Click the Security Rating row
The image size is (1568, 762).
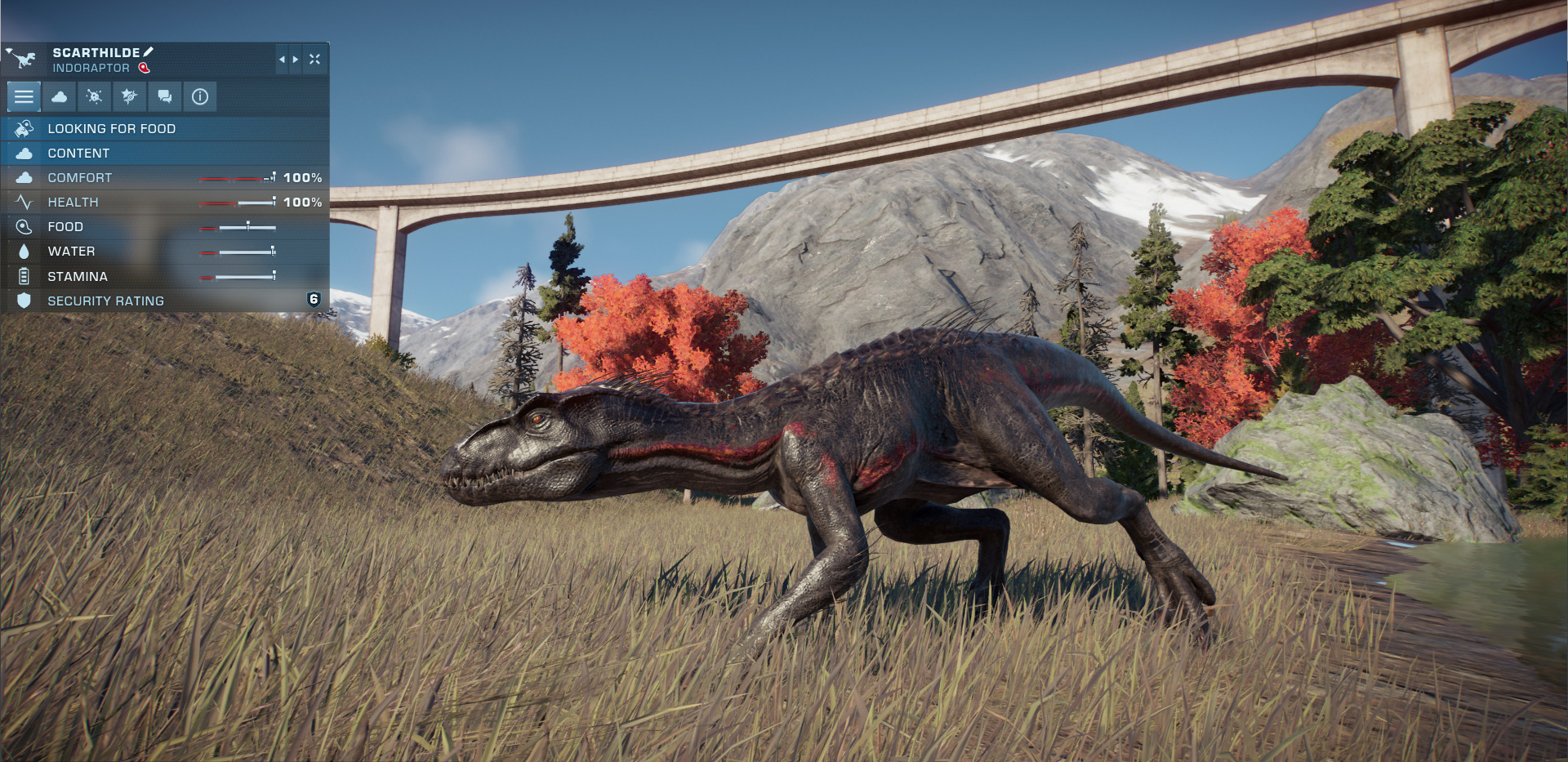click(163, 301)
